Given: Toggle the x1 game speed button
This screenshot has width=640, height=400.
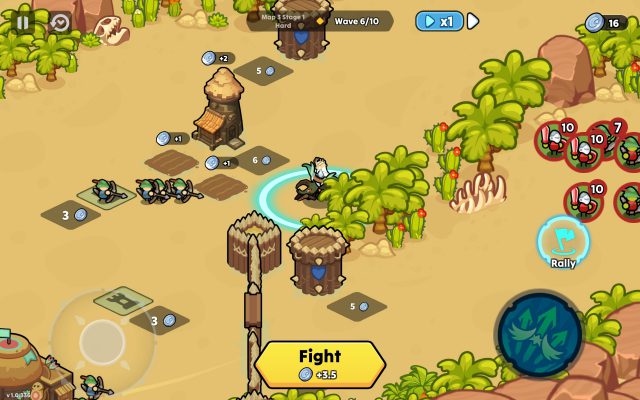Looking at the screenshot, I should (x=439, y=21).
